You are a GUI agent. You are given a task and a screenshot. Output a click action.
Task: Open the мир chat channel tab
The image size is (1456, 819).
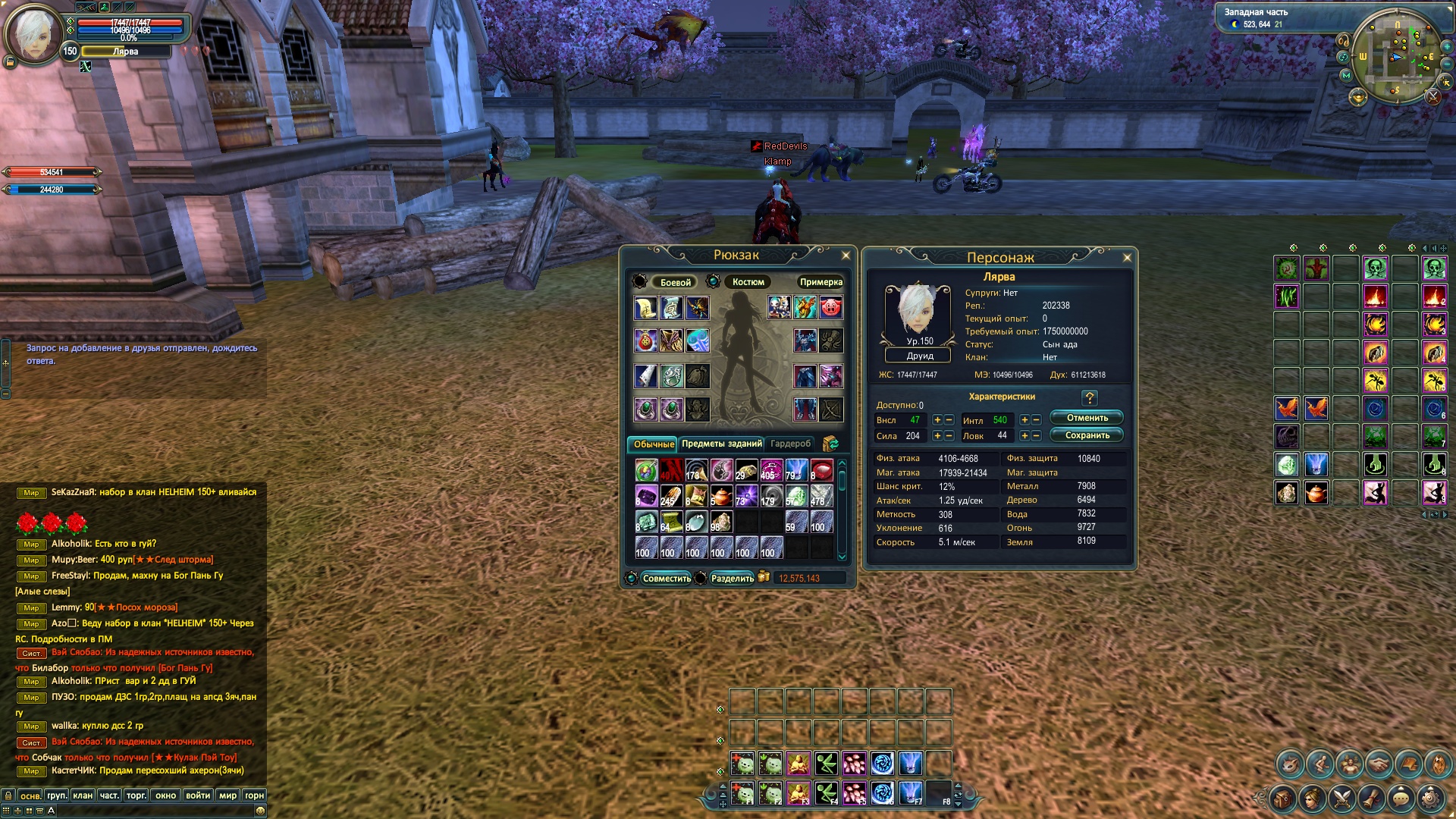tap(227, 795)
